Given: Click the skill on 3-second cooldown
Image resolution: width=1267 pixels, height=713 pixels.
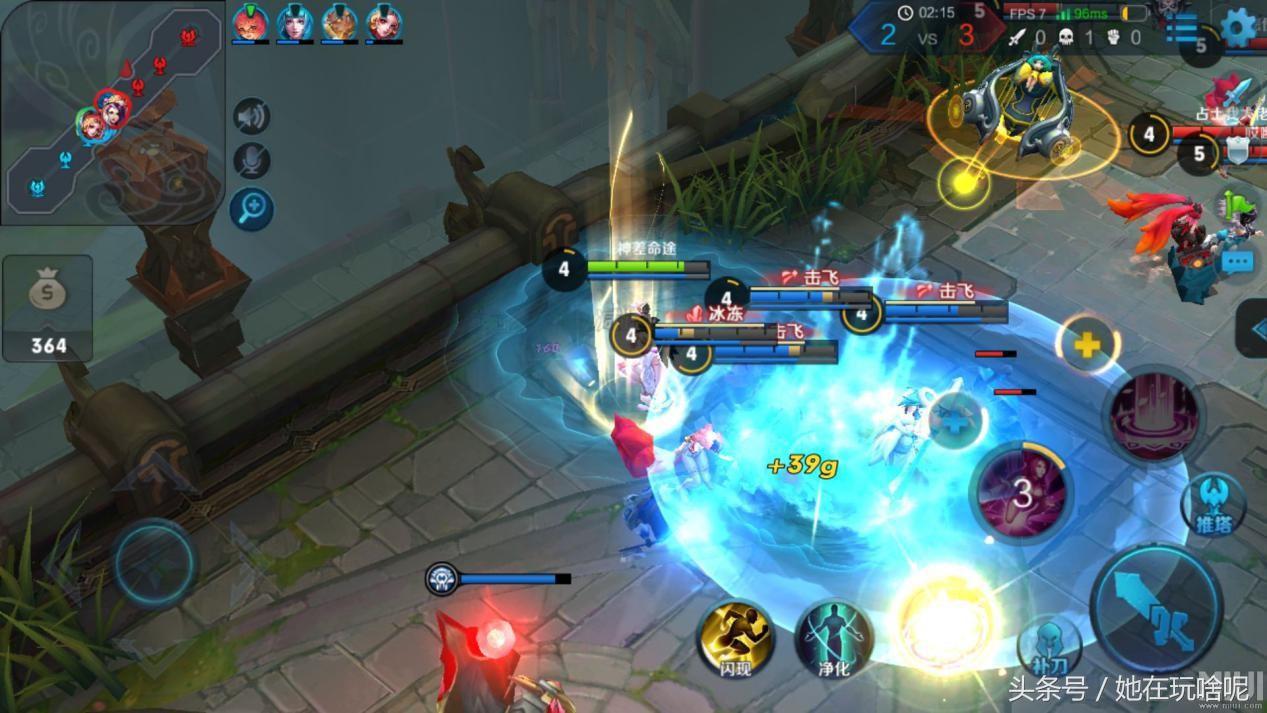Looking at the screenshot, I should pyautogui.click(x=1021, y=492).
